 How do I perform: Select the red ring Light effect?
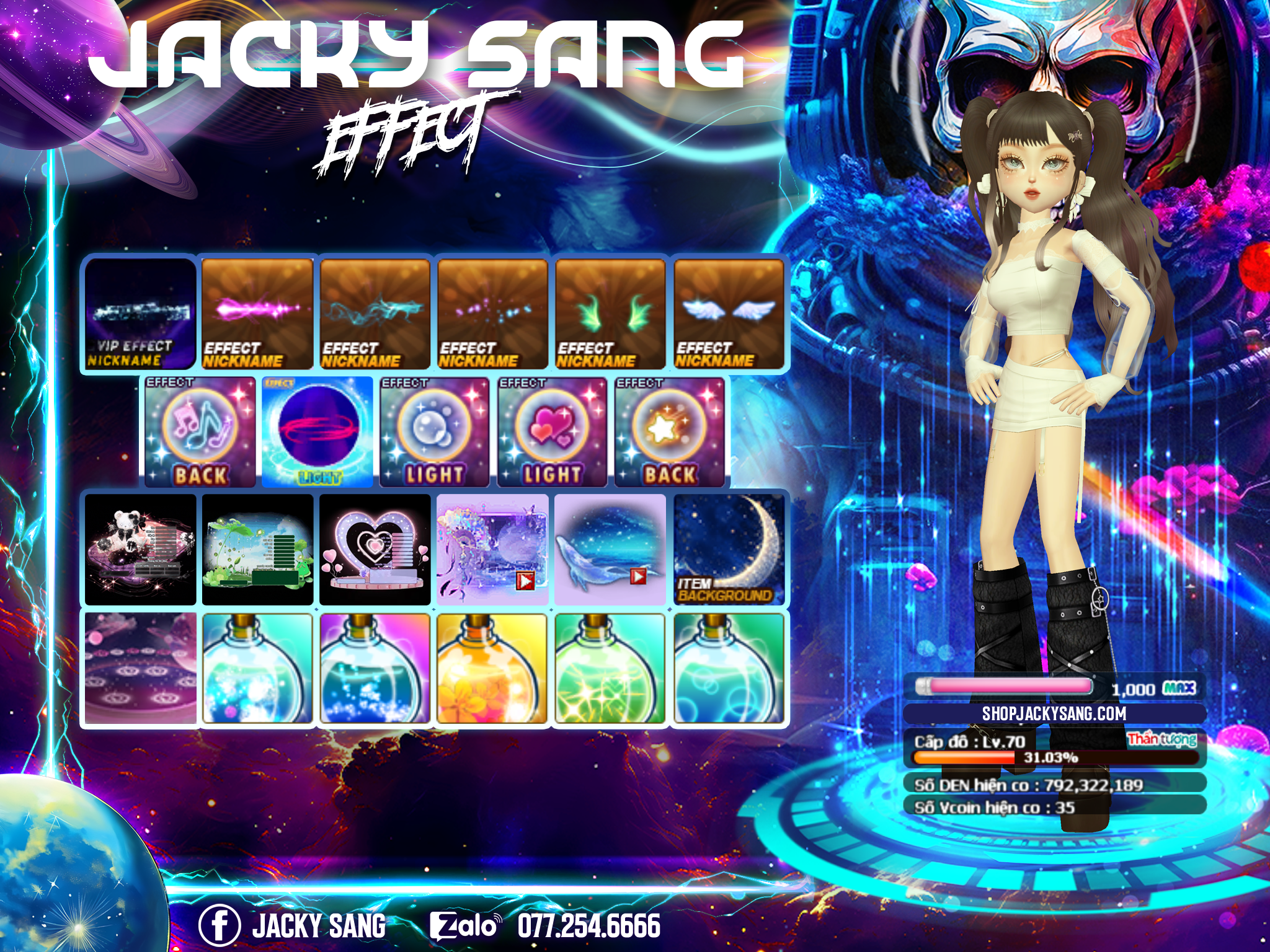click(x=317, y=432)
